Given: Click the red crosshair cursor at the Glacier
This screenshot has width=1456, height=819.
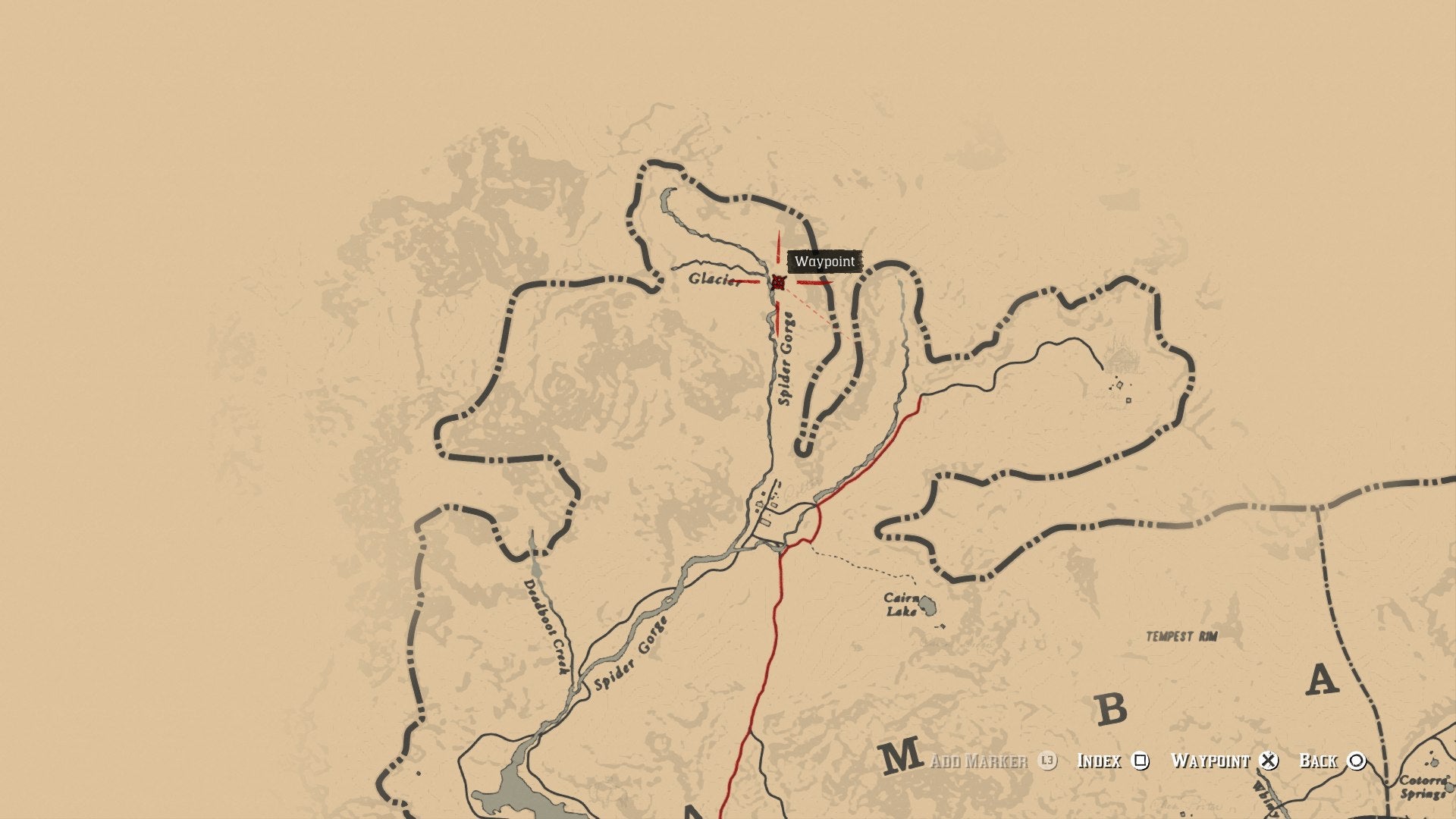Looking at the screenshot, I should [779, 283].
